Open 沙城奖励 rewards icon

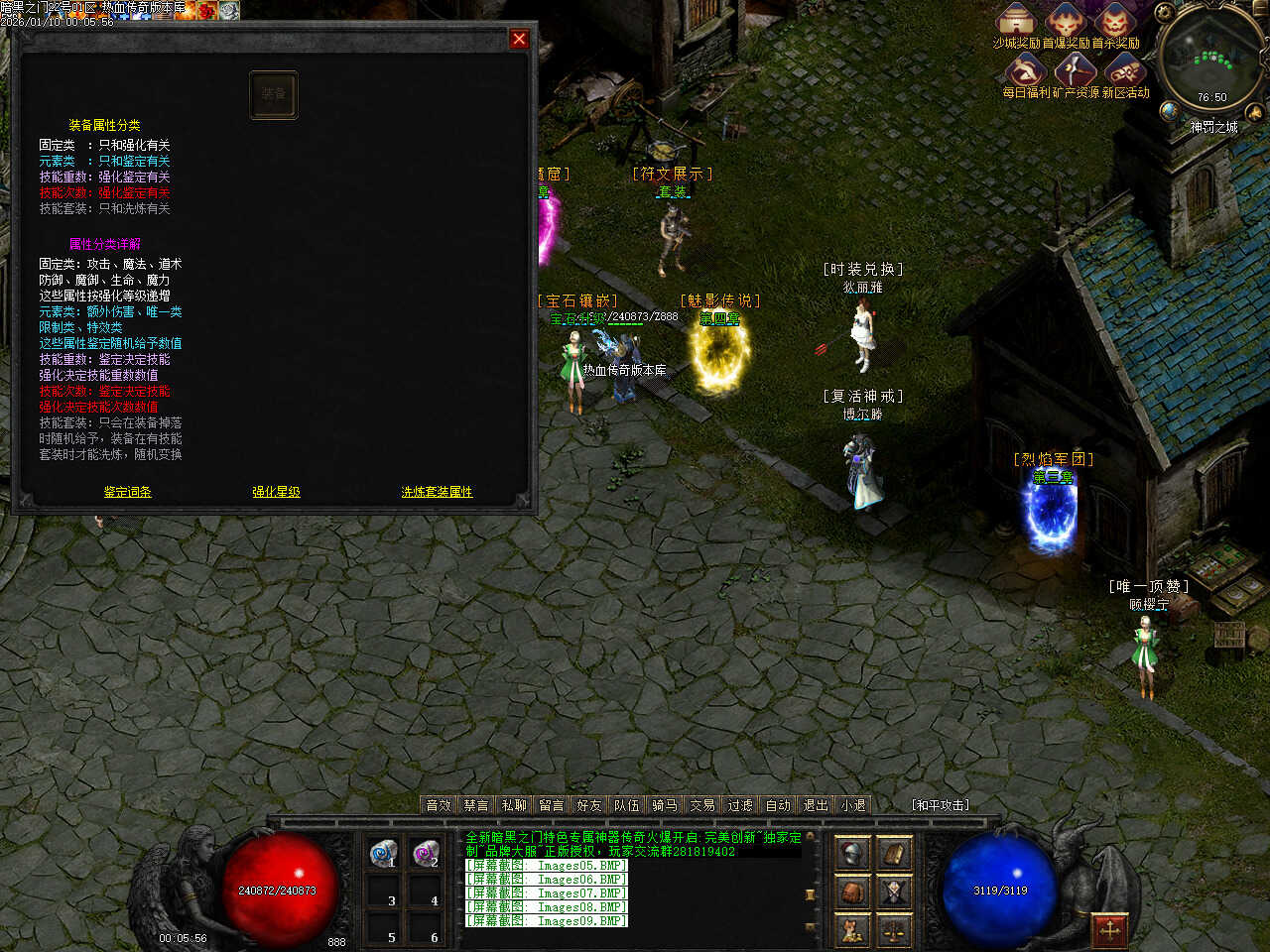coord(1015,20)
